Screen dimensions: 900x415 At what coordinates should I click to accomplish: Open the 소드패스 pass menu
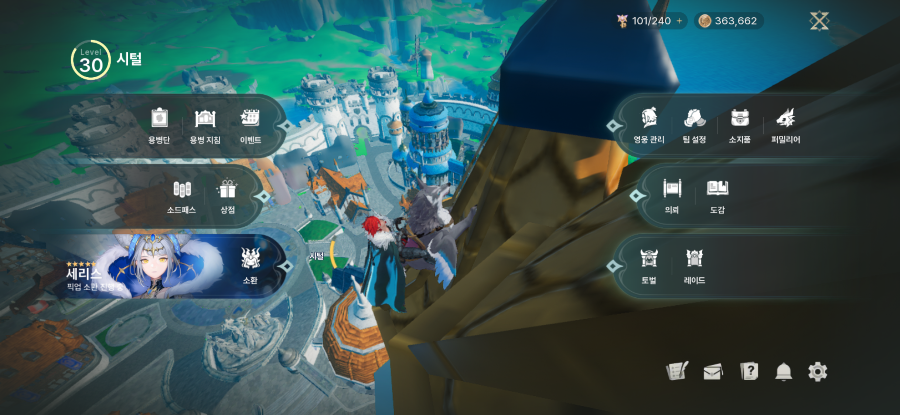pyautogui.click(x=181, y=194)
